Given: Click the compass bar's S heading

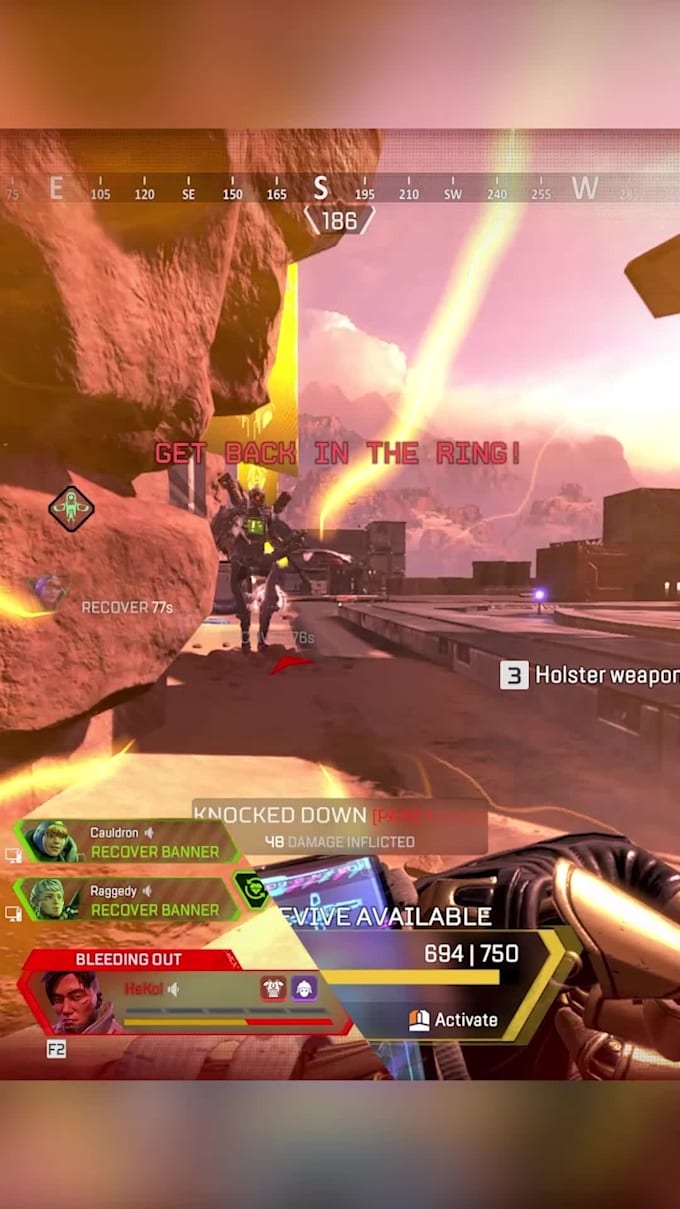Looking at the screenshot, I should click(320, 187).
